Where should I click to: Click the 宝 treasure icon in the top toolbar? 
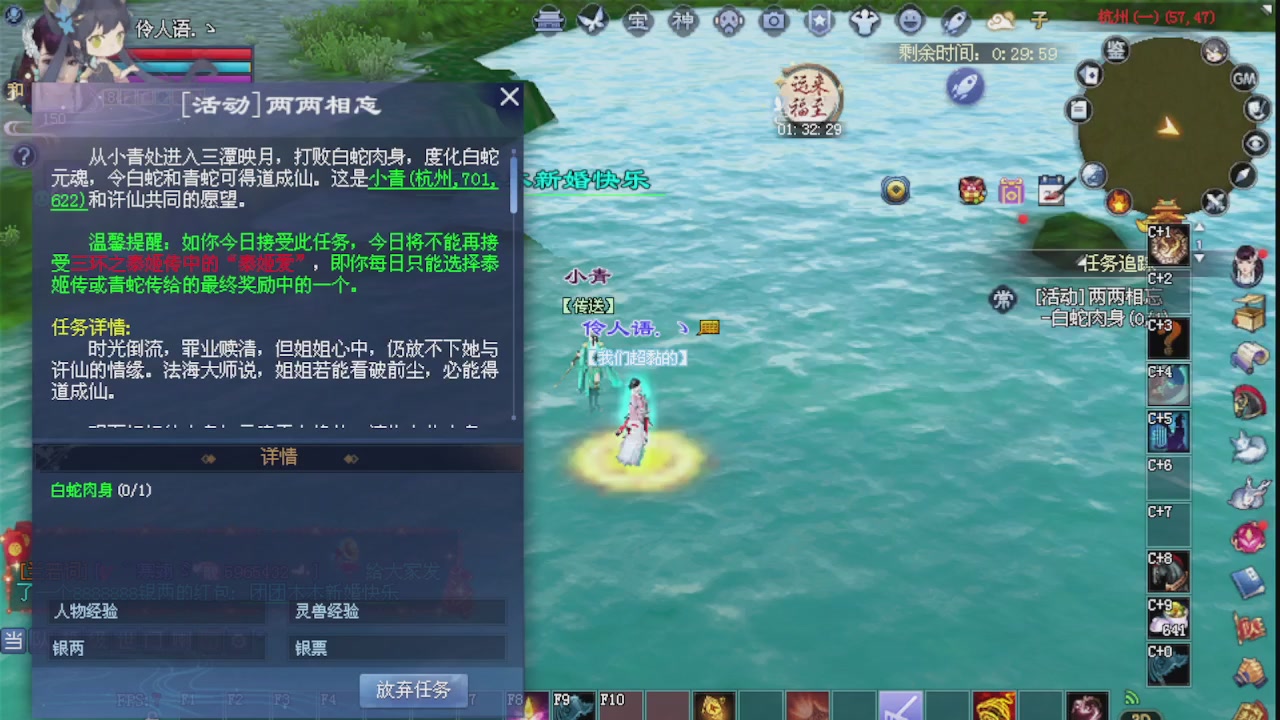(x=639, y=20)
